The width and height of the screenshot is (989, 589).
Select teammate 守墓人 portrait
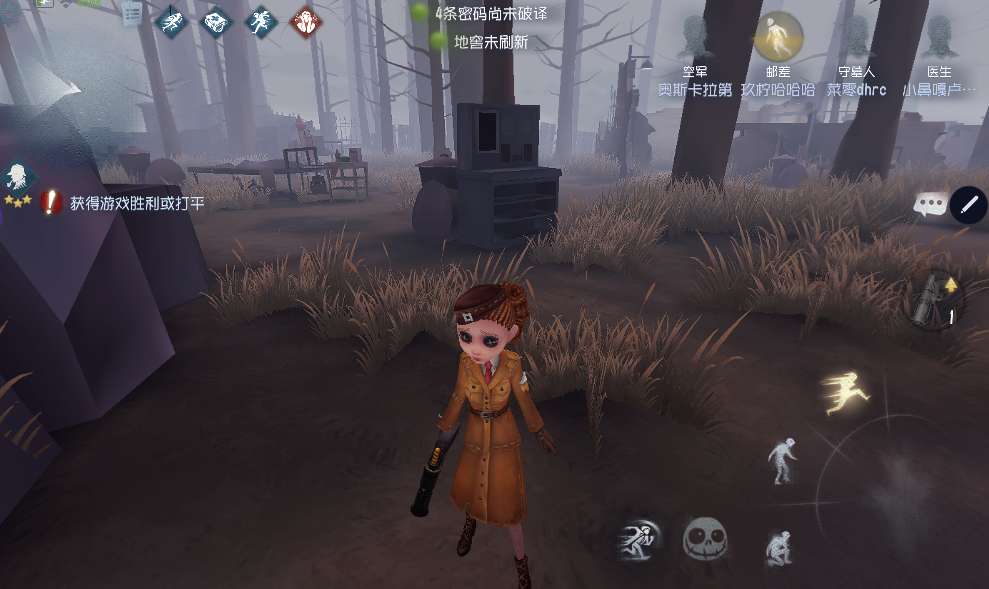tap(856, 38)
